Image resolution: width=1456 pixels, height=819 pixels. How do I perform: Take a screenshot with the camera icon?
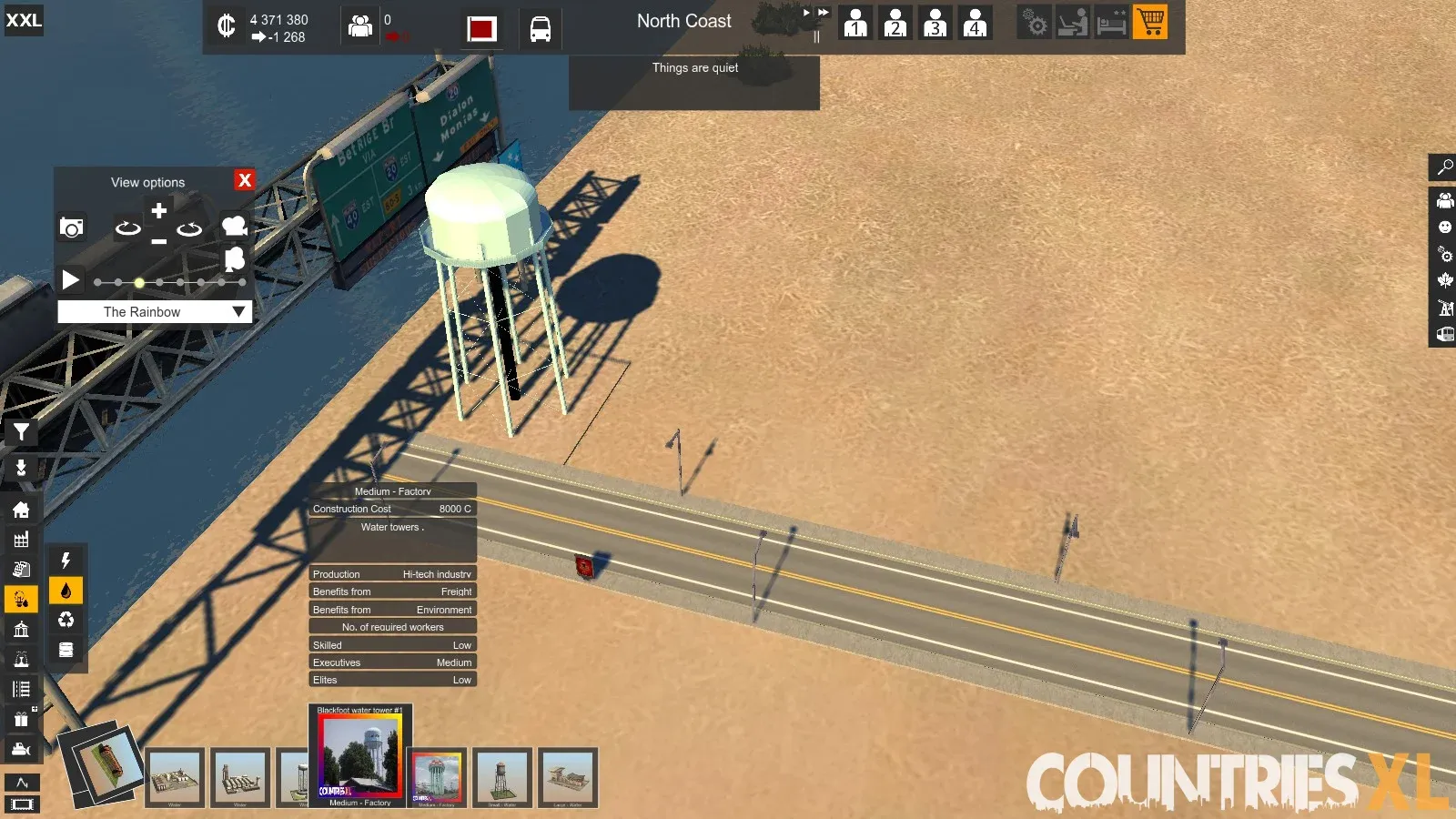[71, 227]
